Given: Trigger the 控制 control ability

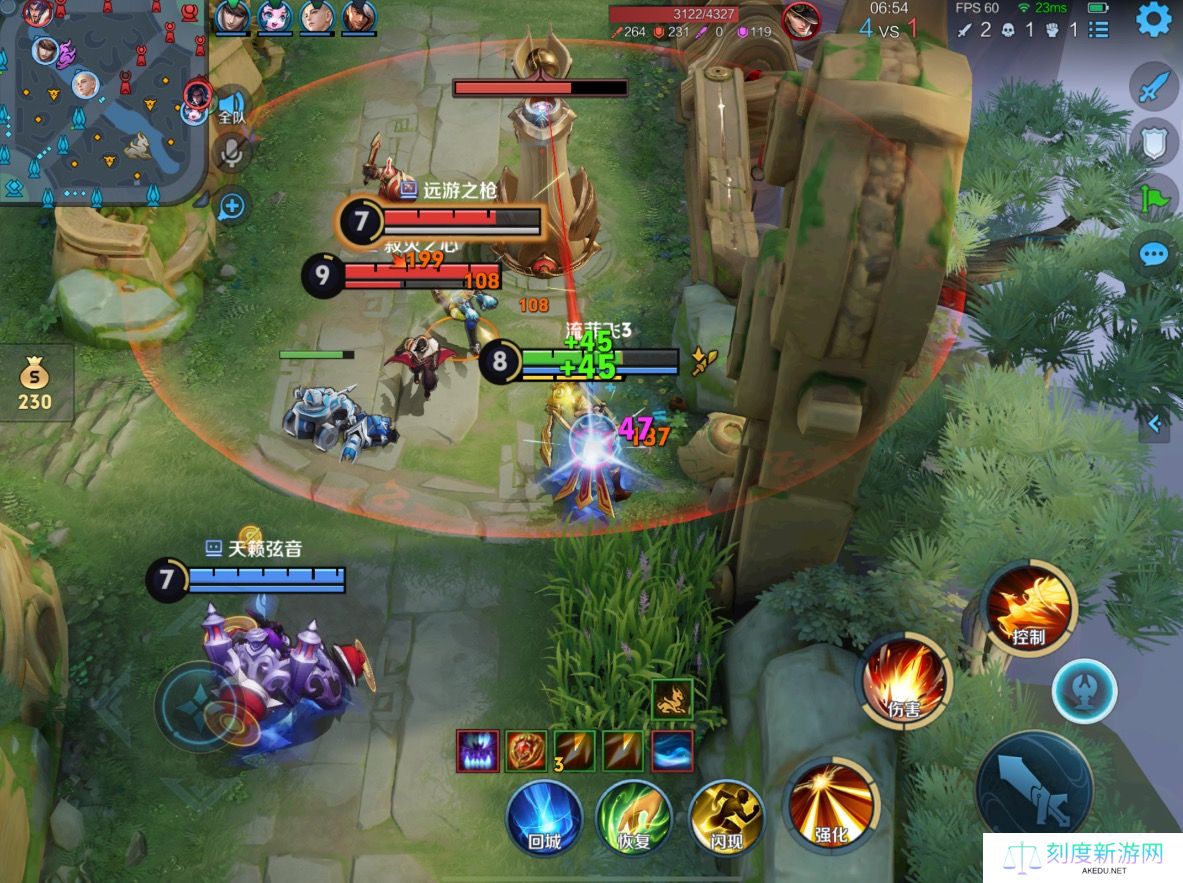Looking at the screenshot, I should [1029, 607].
